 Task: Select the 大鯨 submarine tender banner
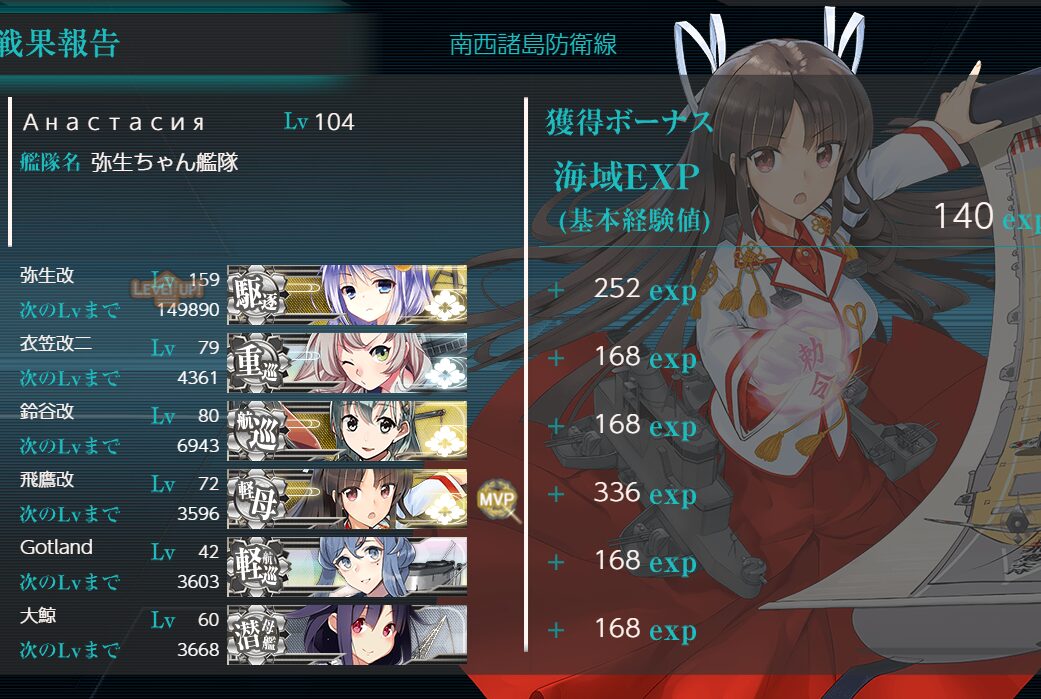(x=347, y=634)
